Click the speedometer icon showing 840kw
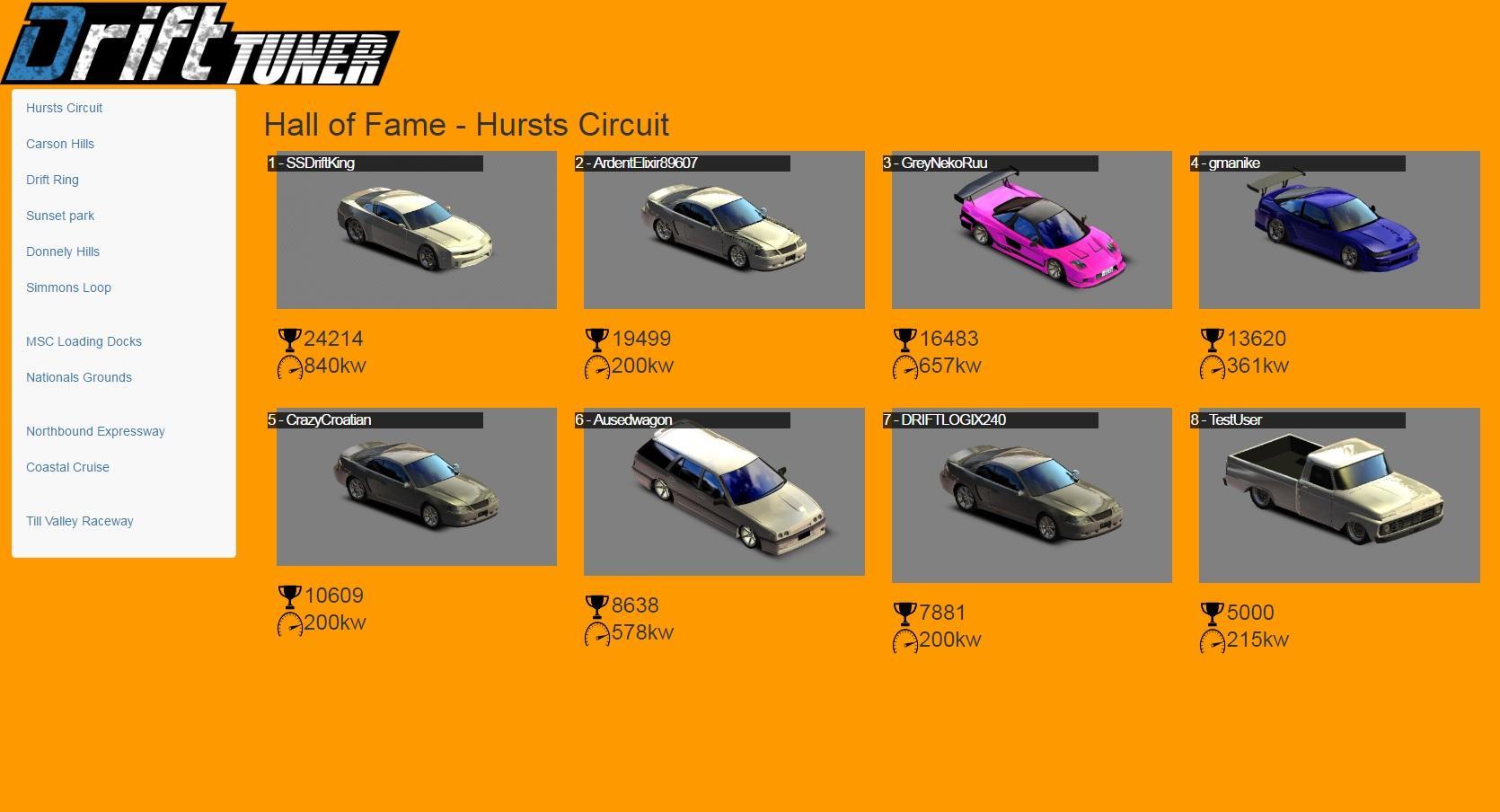 tap(289, 366)
